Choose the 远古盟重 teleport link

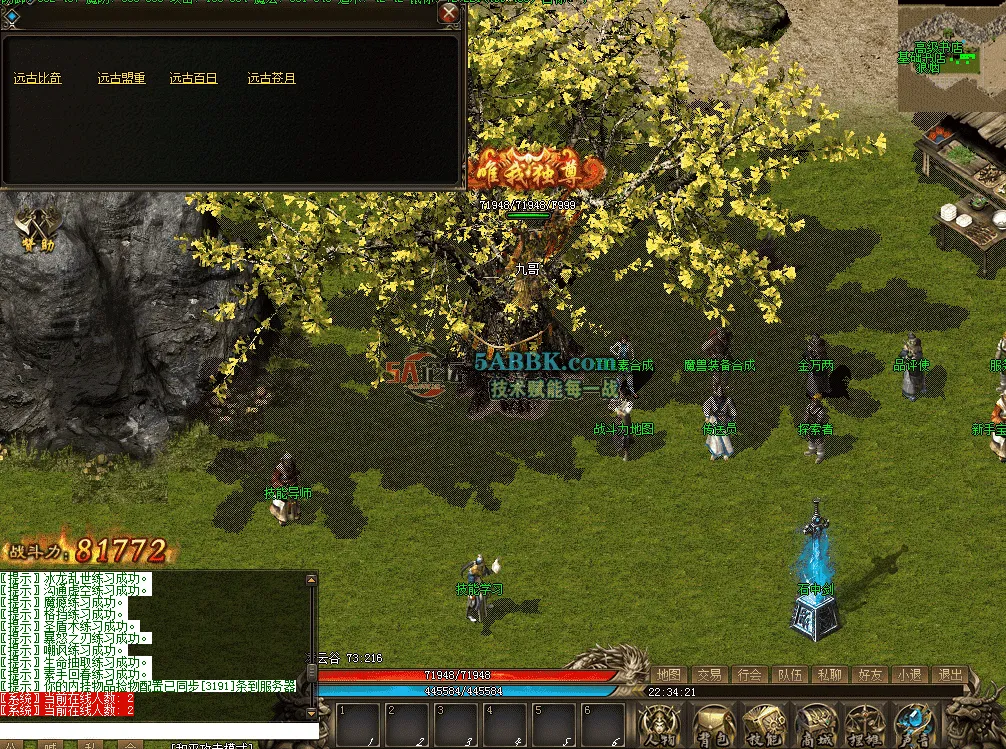[122, 78]
